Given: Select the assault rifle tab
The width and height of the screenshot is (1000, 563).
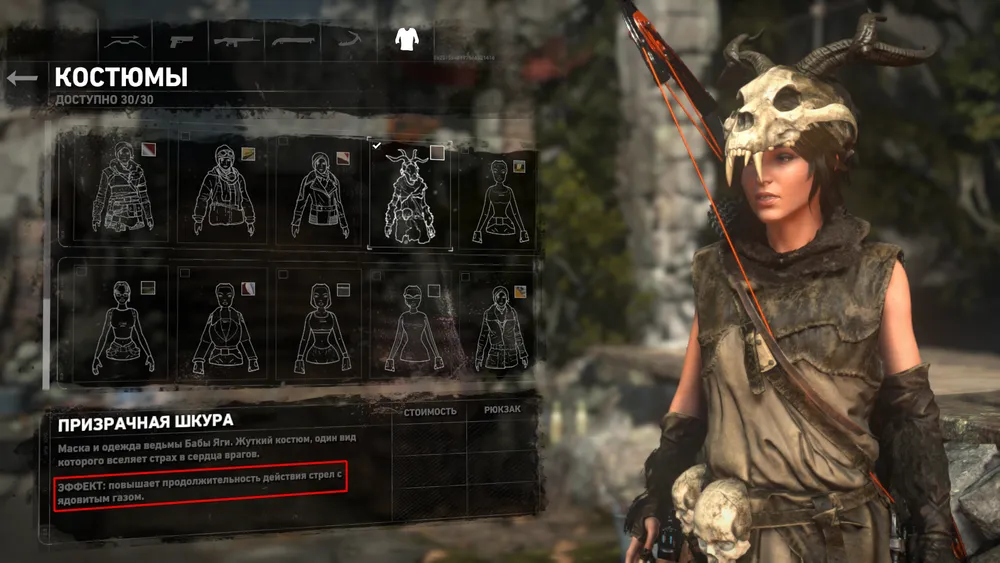Looking at the screenshot, I should [237, 41].
